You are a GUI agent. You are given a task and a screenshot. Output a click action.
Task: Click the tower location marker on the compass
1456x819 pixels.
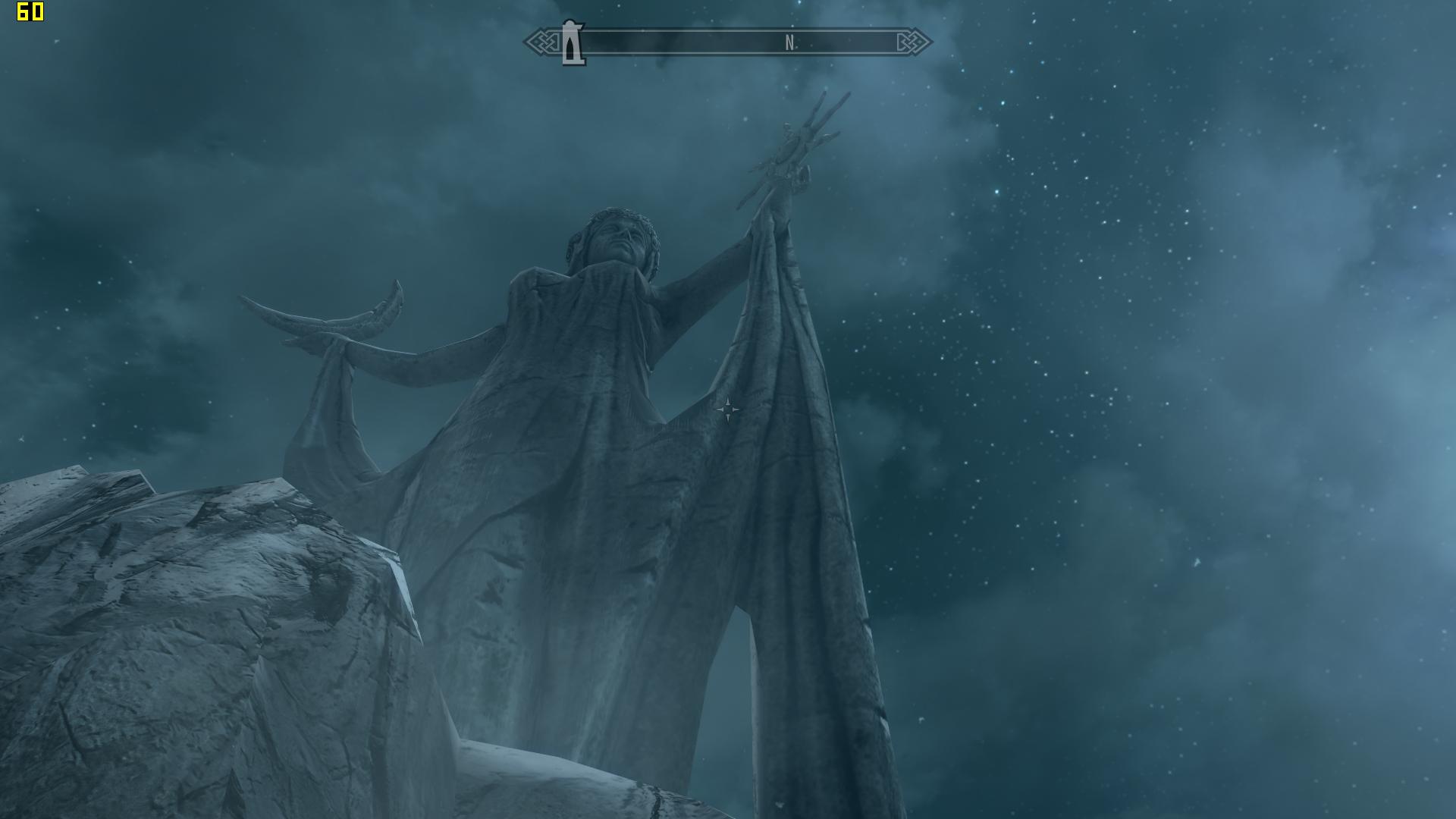[573, 43]
